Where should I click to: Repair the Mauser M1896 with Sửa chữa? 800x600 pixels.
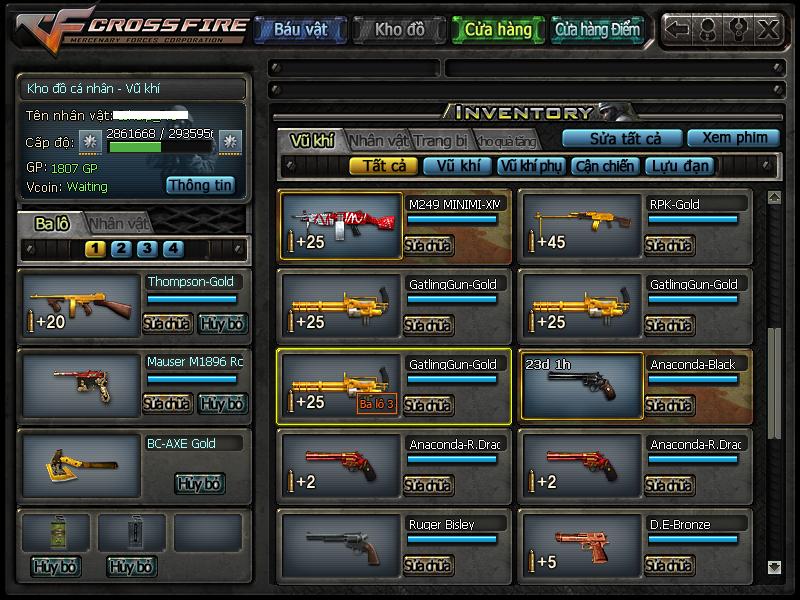coord(167,403)
